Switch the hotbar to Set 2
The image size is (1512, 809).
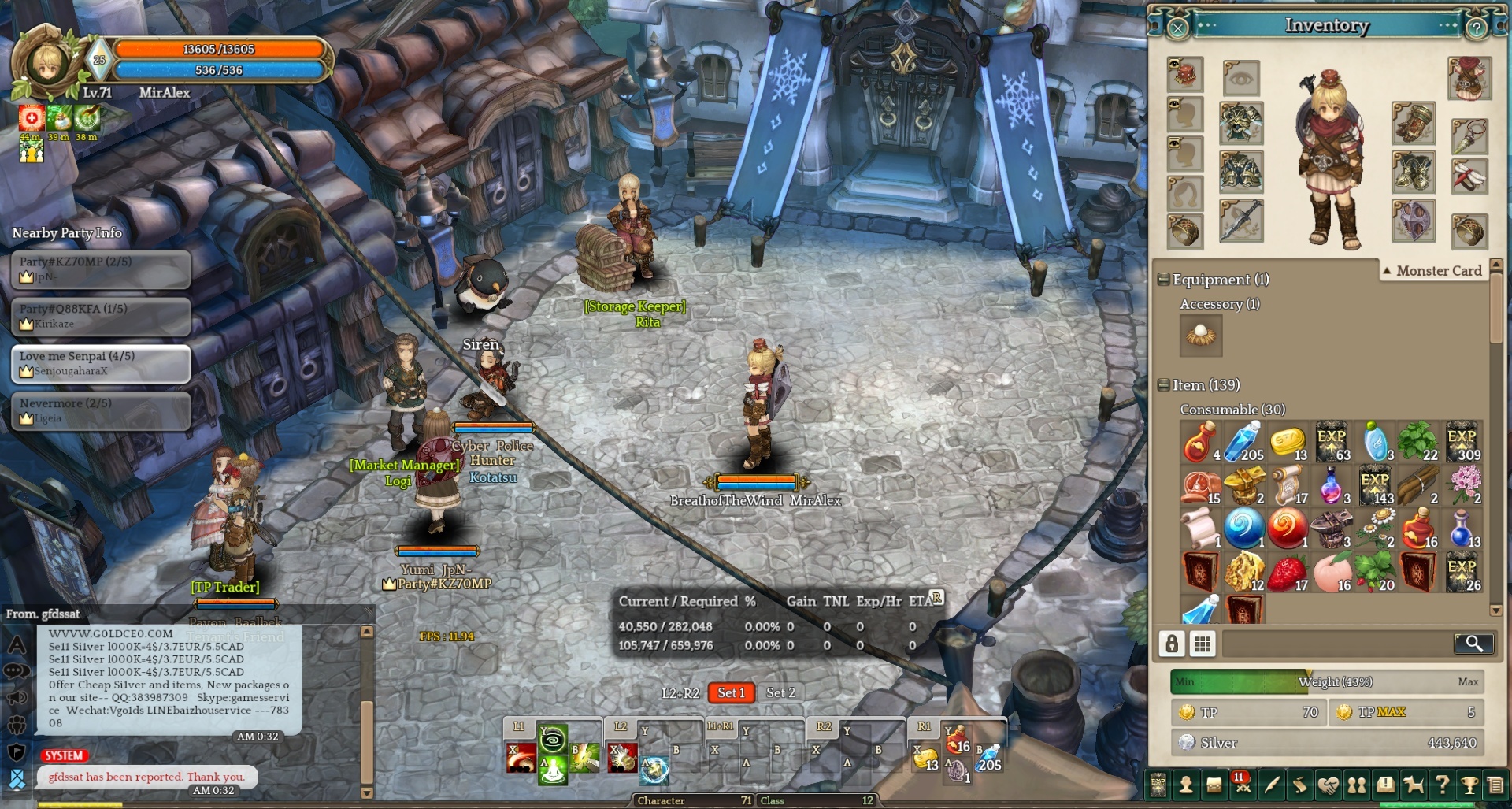coord(780,693)
